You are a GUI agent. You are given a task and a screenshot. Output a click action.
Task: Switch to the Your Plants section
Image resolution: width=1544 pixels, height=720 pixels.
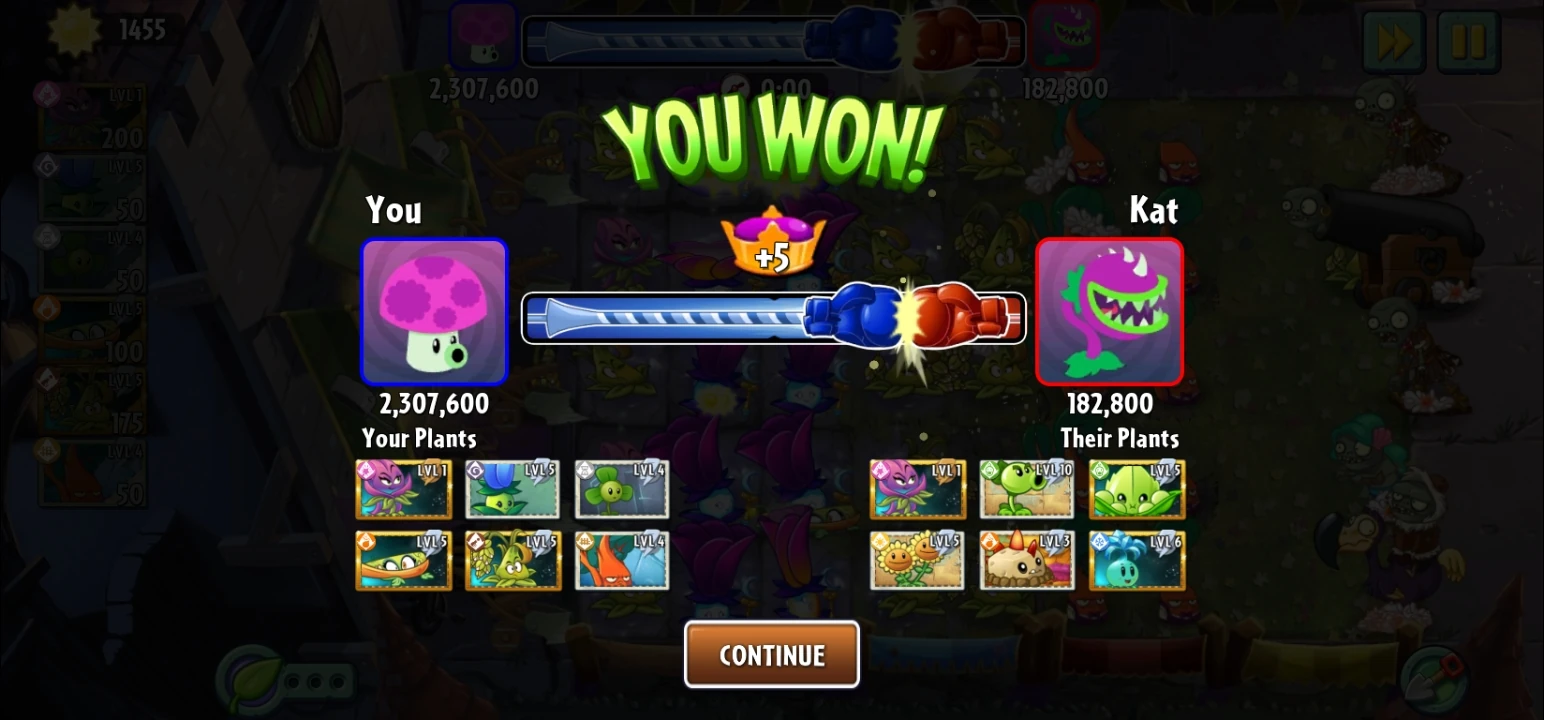[420, 437]
